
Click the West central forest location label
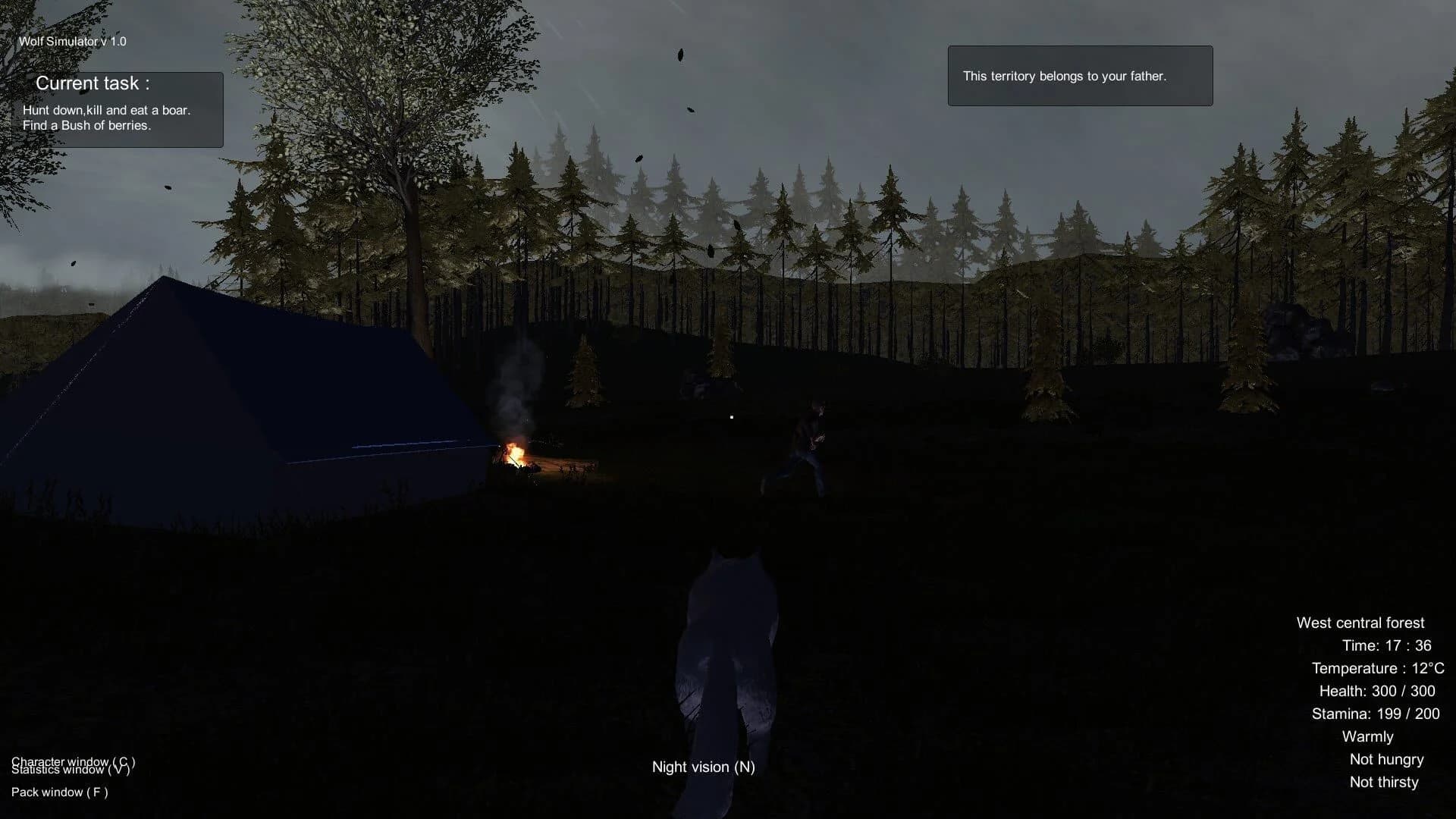tap(1360, 622)
